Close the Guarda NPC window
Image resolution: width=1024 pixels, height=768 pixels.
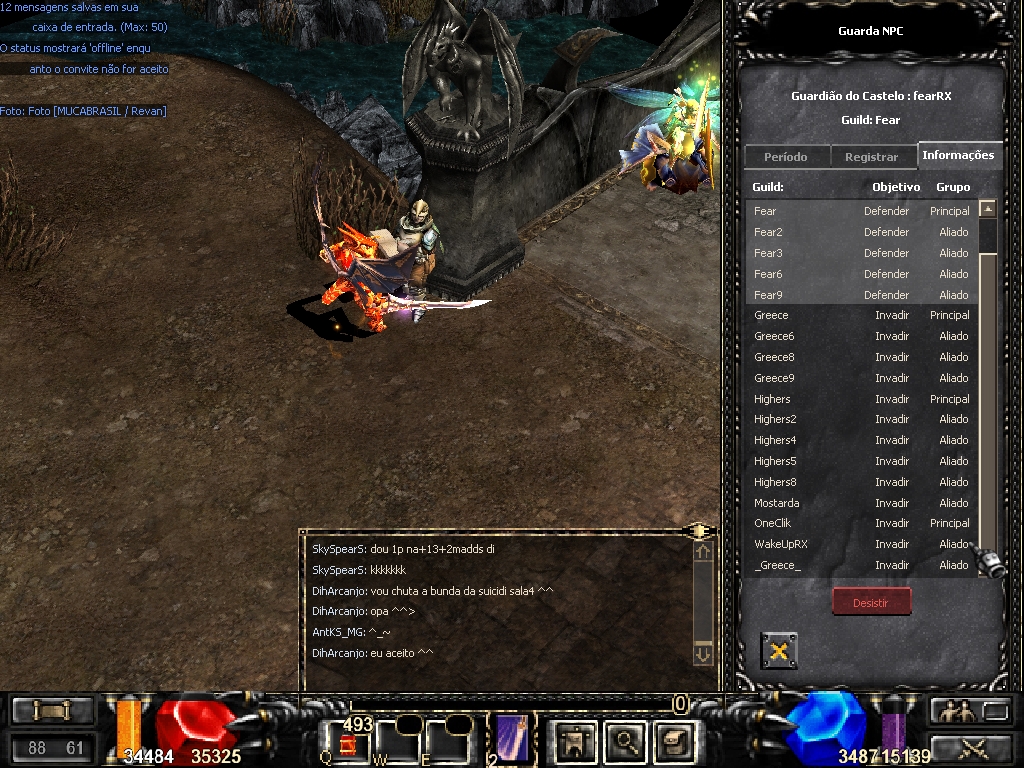pyautogui.click(x=779, y=651)
